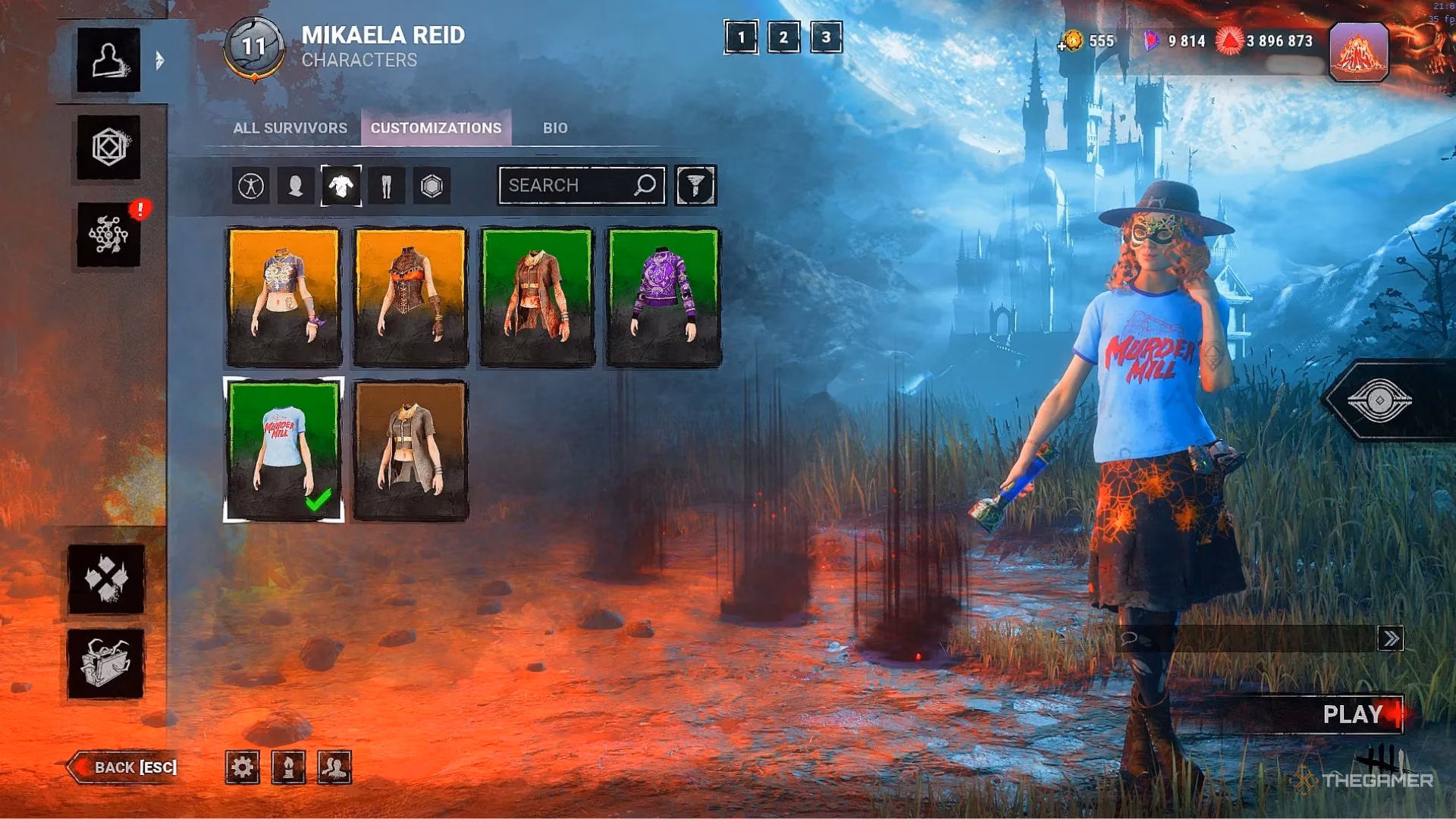Select the Customizations tab
1456x819 pixels.
pos(436,128)
